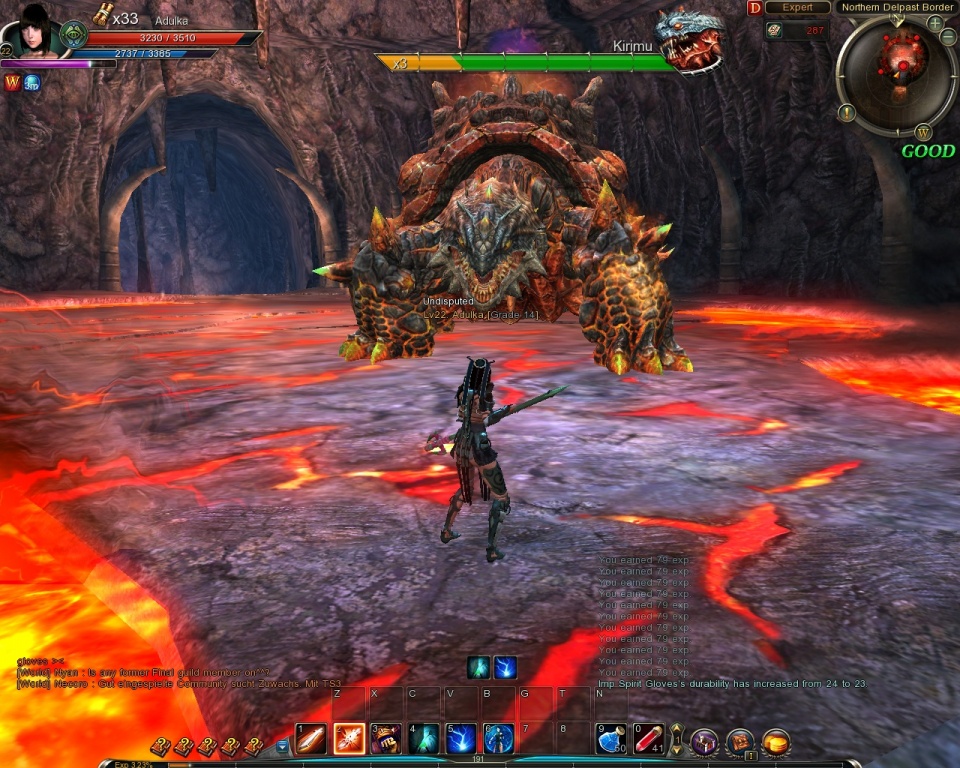The image size is (960, 768).
Task: Cast the teal spirit skill in slot 4
Action: (424, 739)
